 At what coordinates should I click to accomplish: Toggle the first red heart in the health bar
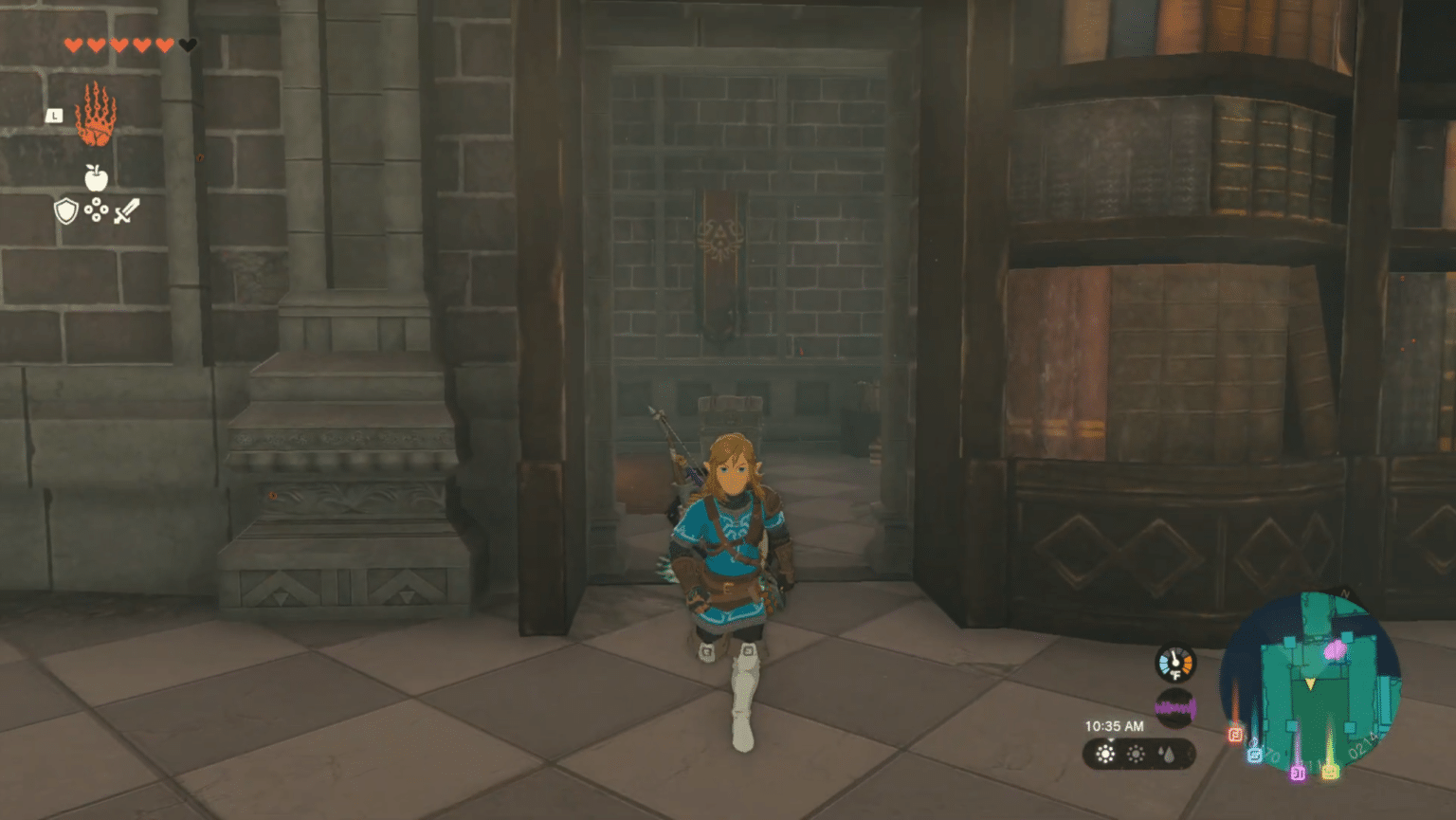point(74,46)
